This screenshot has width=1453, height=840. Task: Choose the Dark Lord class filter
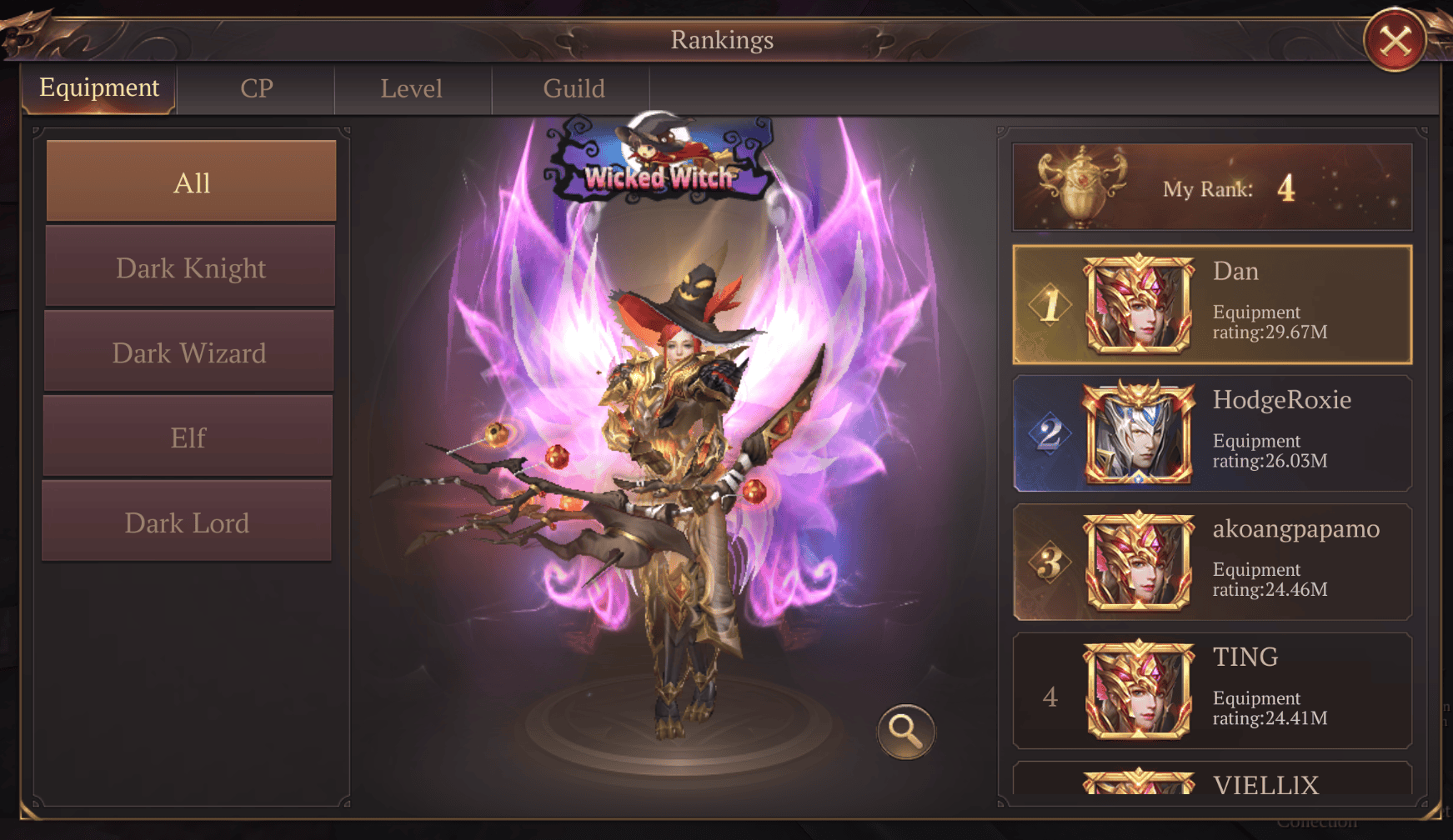point(190,521)
